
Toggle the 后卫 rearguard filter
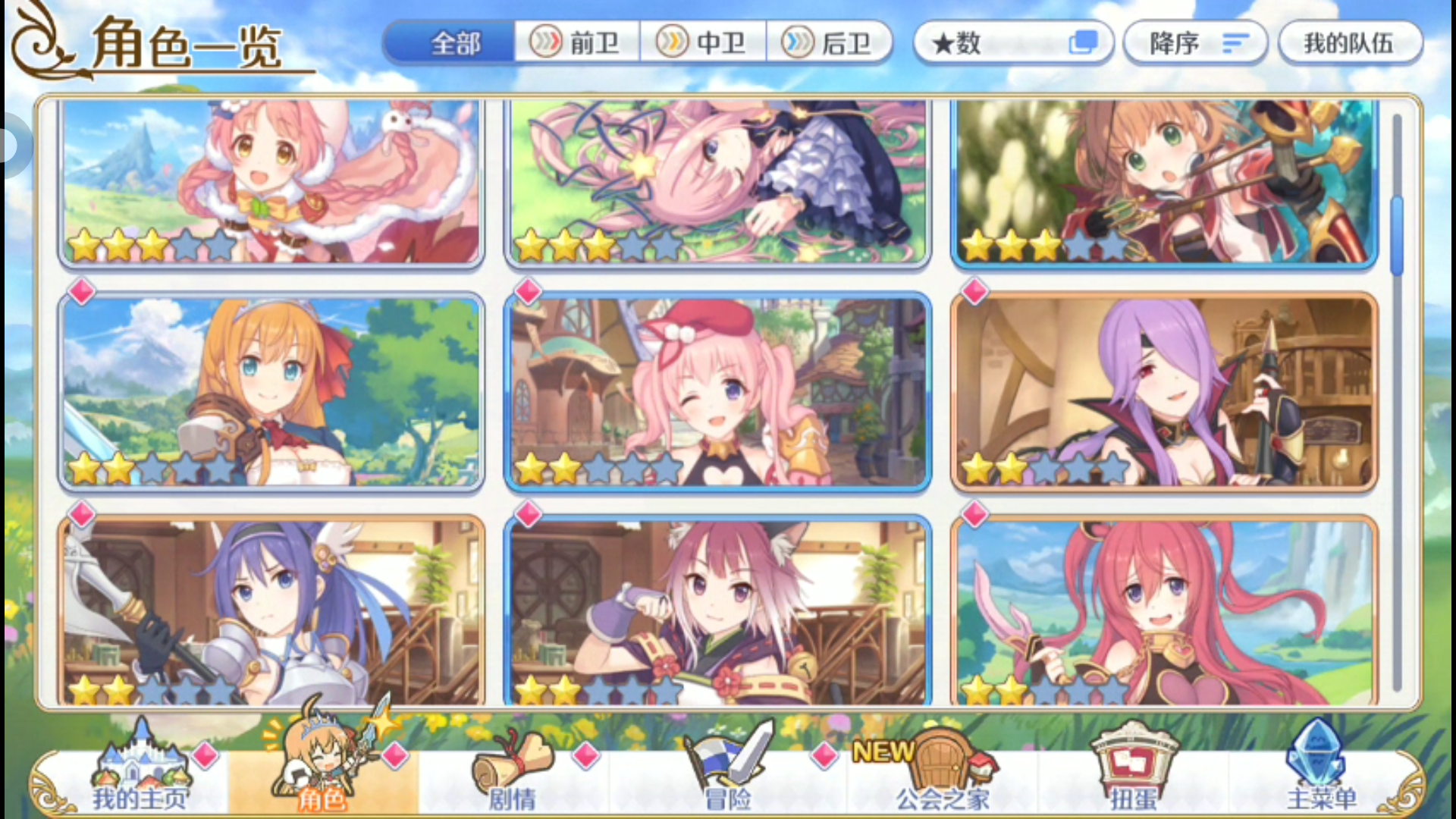(832, 43)
